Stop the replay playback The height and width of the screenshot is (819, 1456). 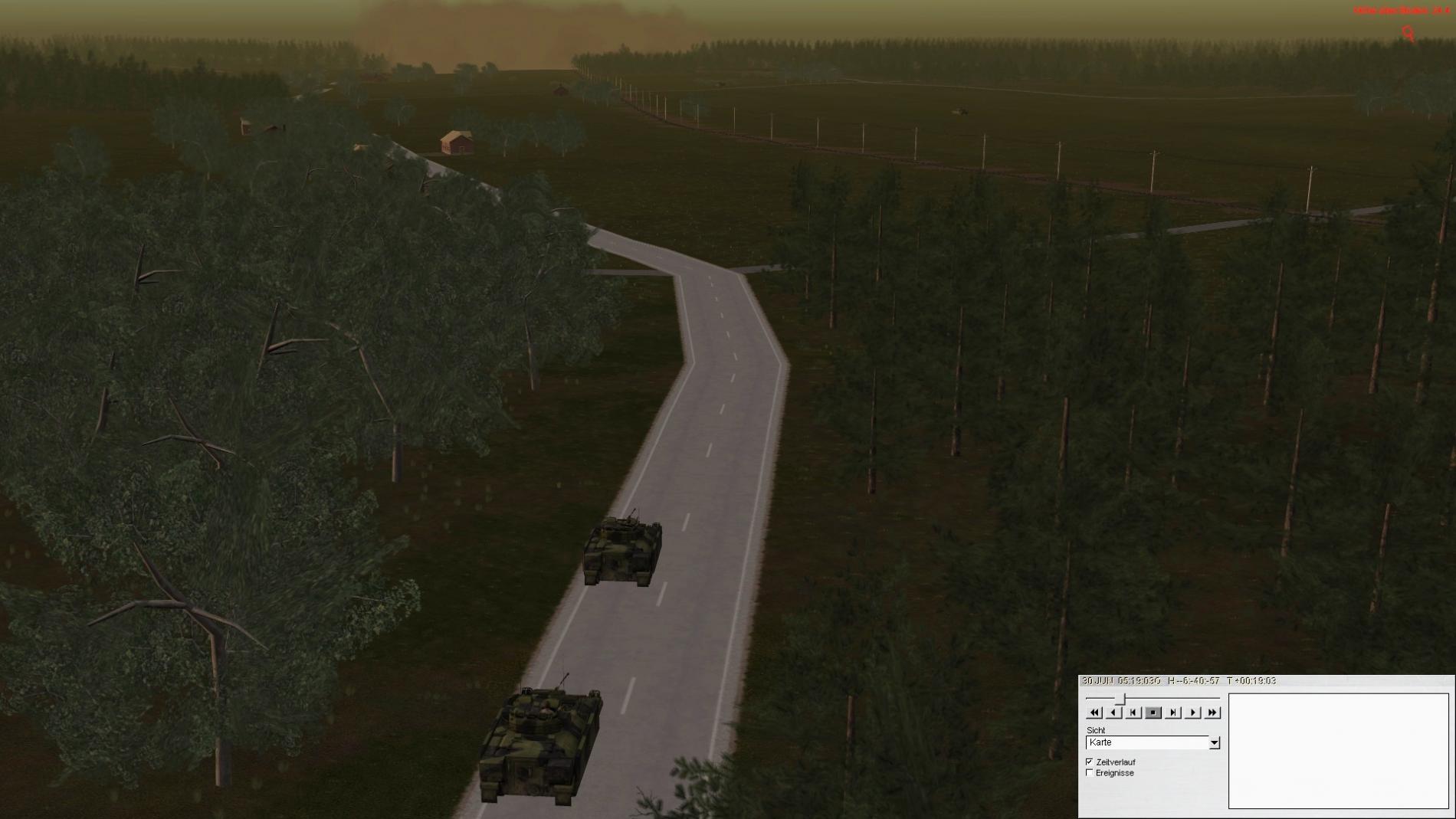[1153, 713]
